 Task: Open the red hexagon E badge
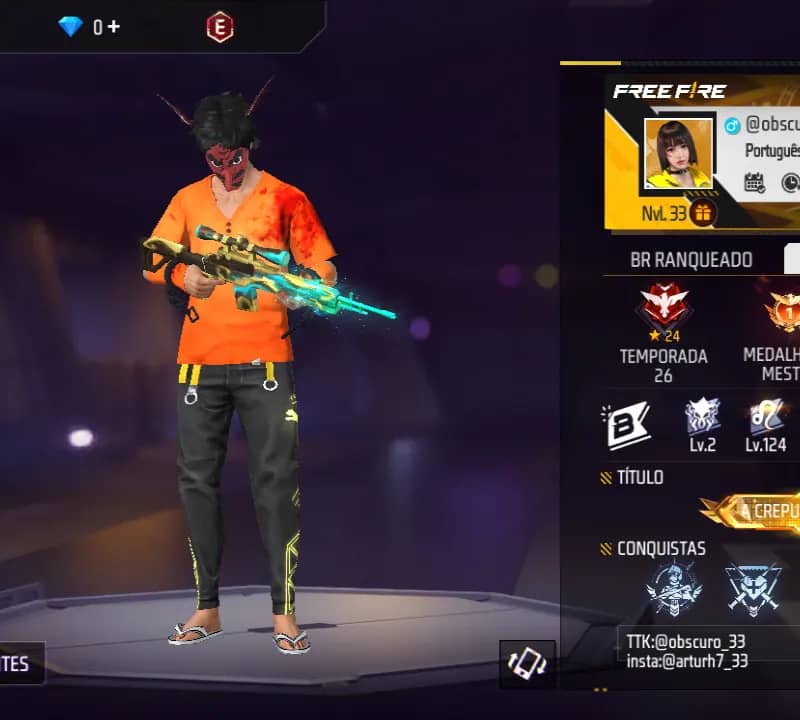click(219, 27)
